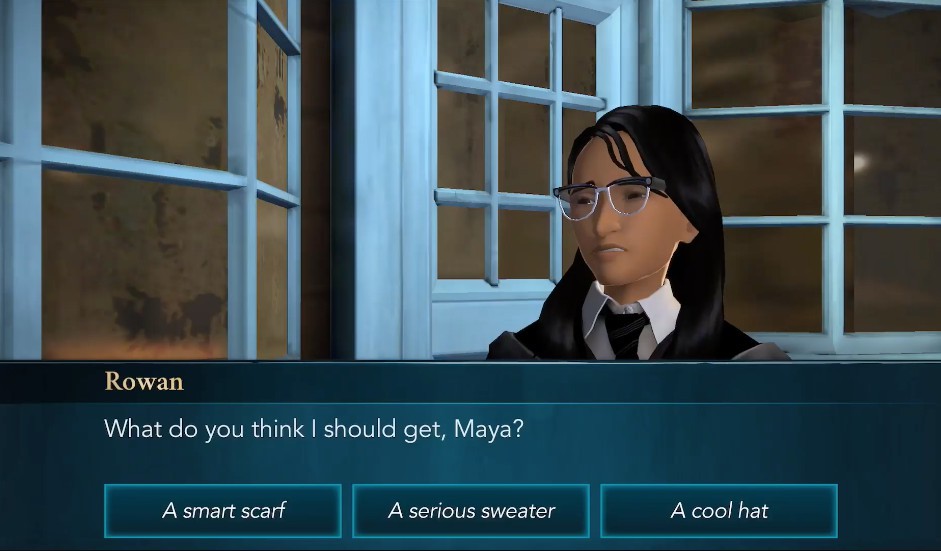Select the "A serious sweater" option
The image size is (941, 551).
click(471, 511)
